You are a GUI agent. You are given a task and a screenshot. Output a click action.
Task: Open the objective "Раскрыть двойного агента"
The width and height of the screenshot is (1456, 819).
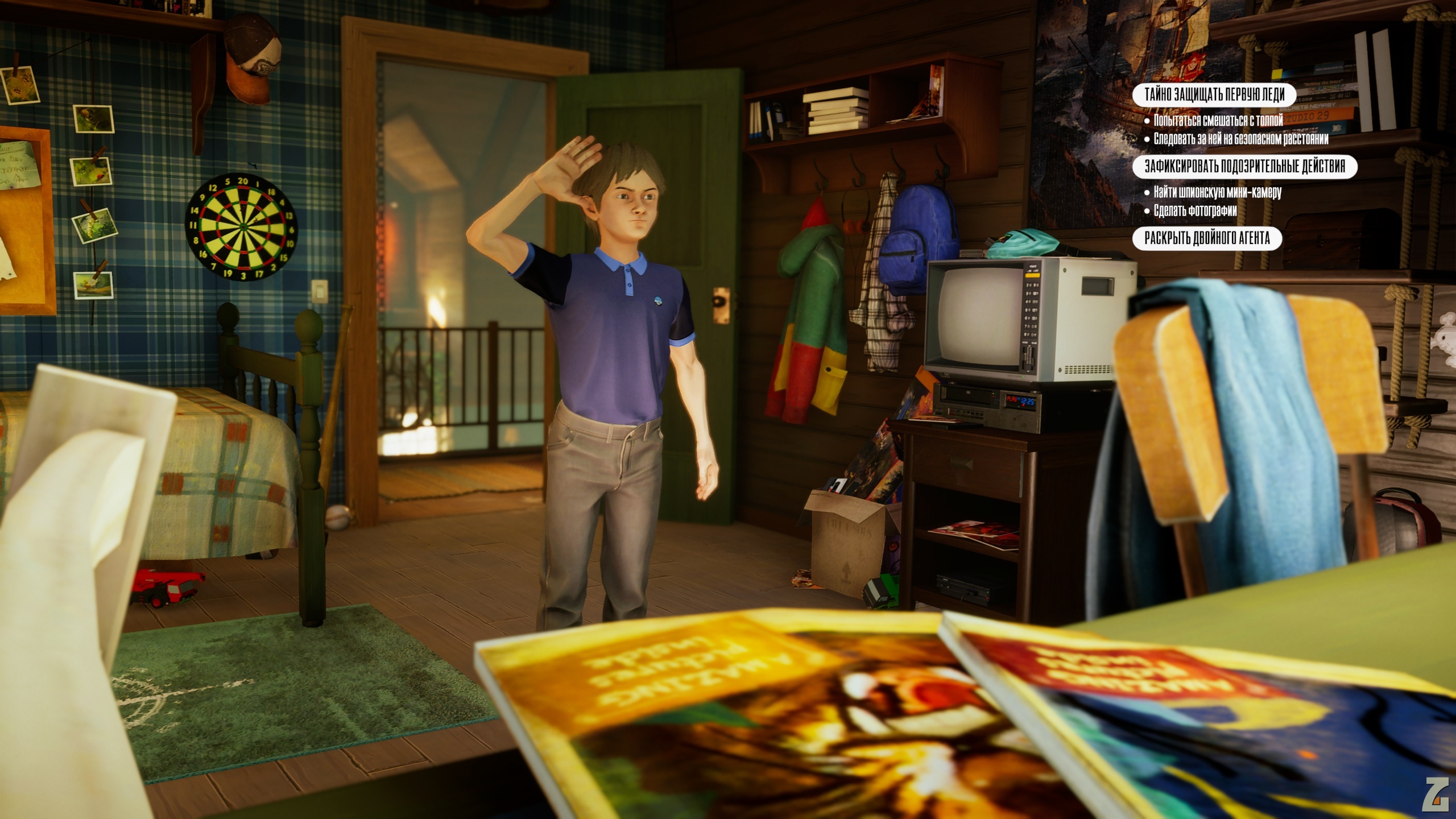(x=1207, y=238)
